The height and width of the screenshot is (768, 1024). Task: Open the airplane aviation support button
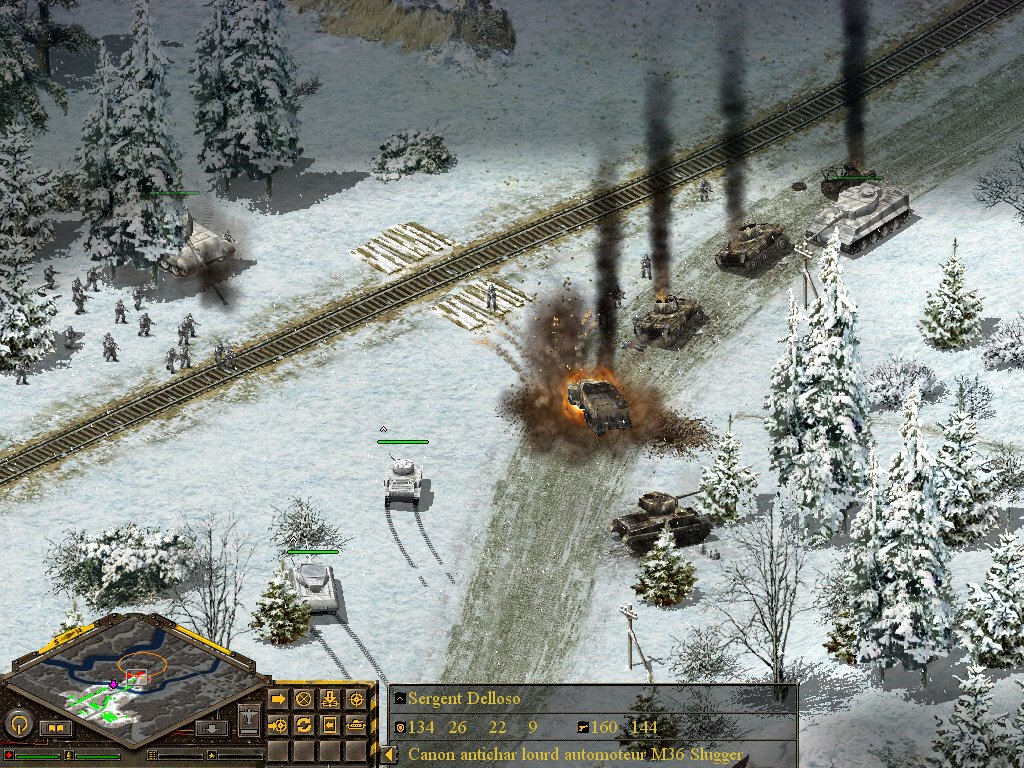pyautogui.click(x=250, y=719)
